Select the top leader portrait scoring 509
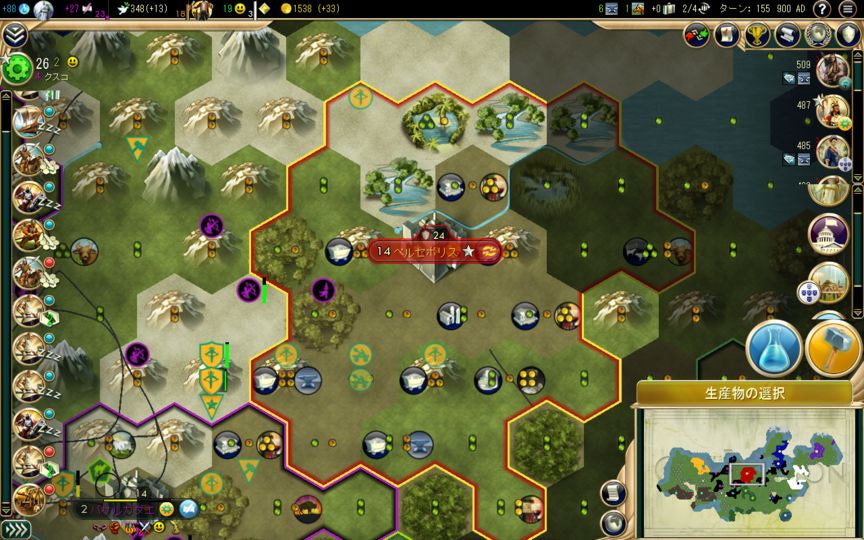The height and width of the screenshot is (540, 864). tap(830, 72)
